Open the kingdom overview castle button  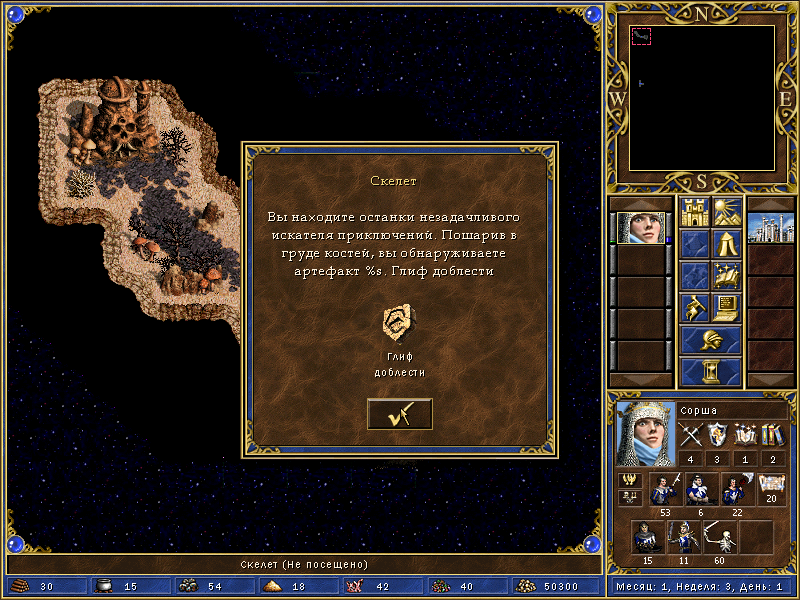pos(694,212)
